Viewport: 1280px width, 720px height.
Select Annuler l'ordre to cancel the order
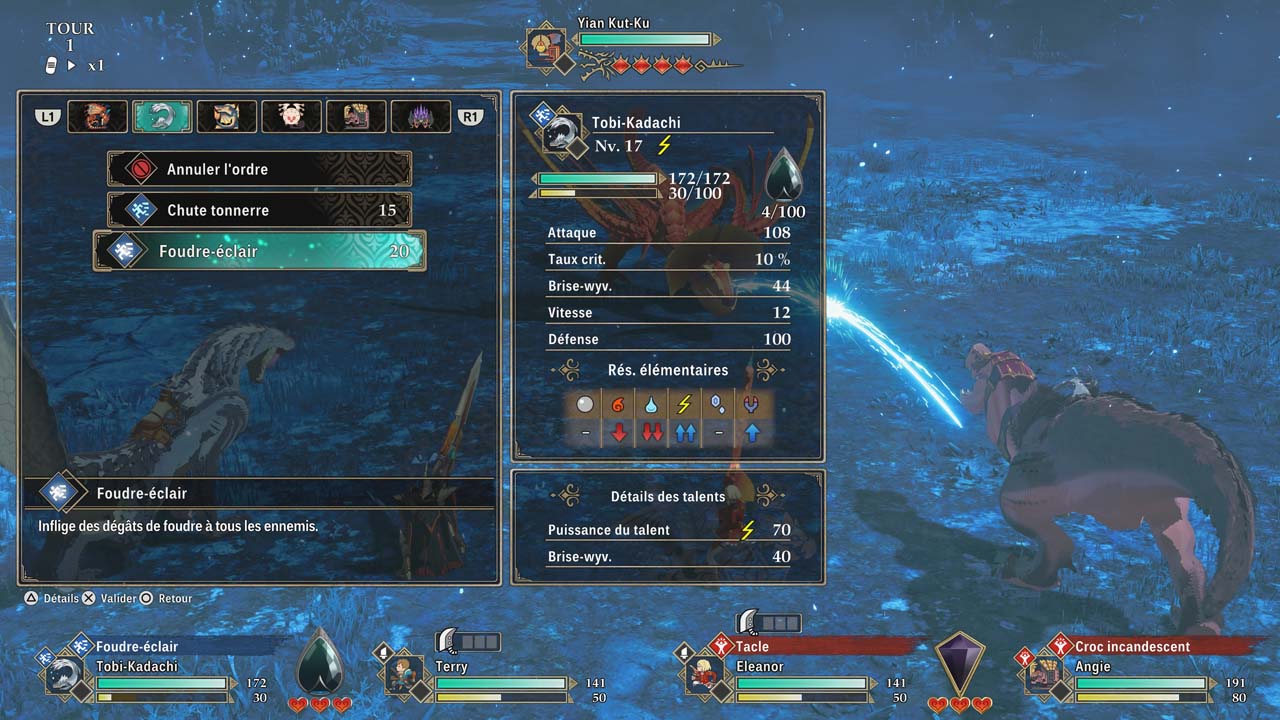[259, 169]
